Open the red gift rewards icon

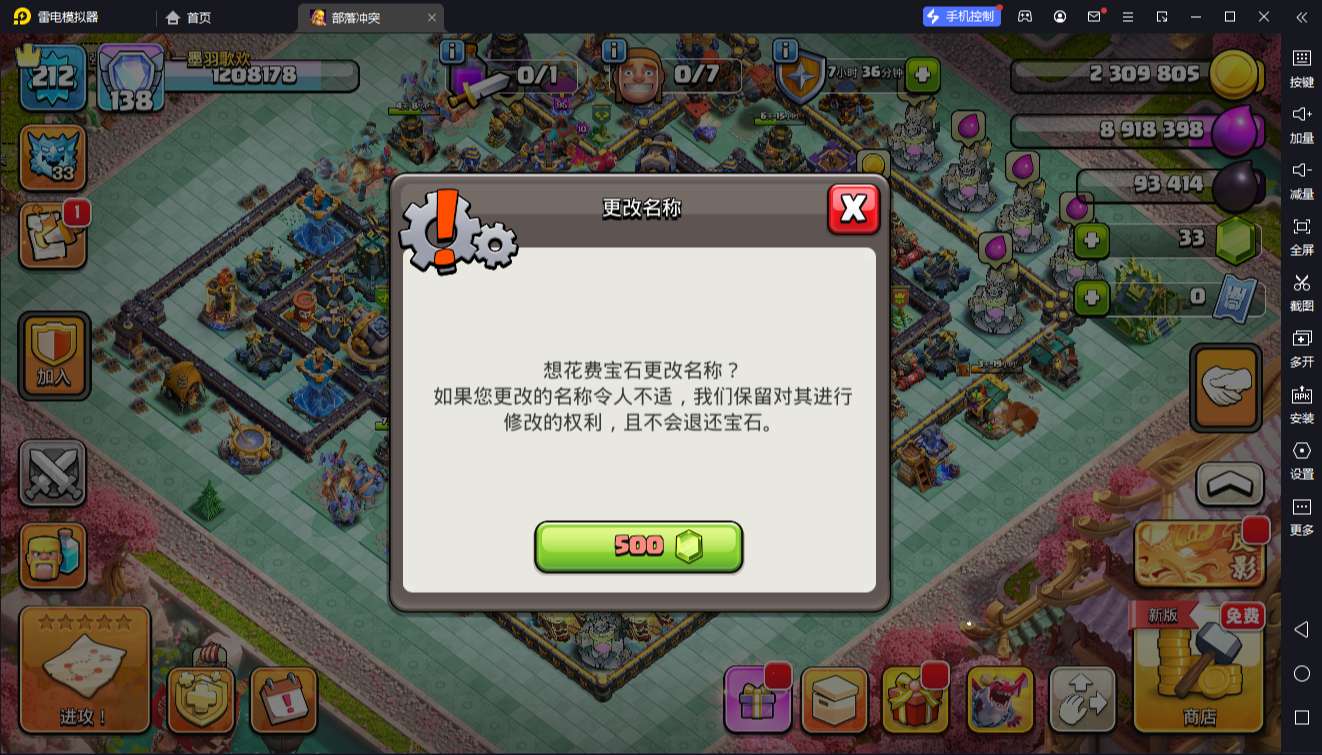(x=915, y=698)
